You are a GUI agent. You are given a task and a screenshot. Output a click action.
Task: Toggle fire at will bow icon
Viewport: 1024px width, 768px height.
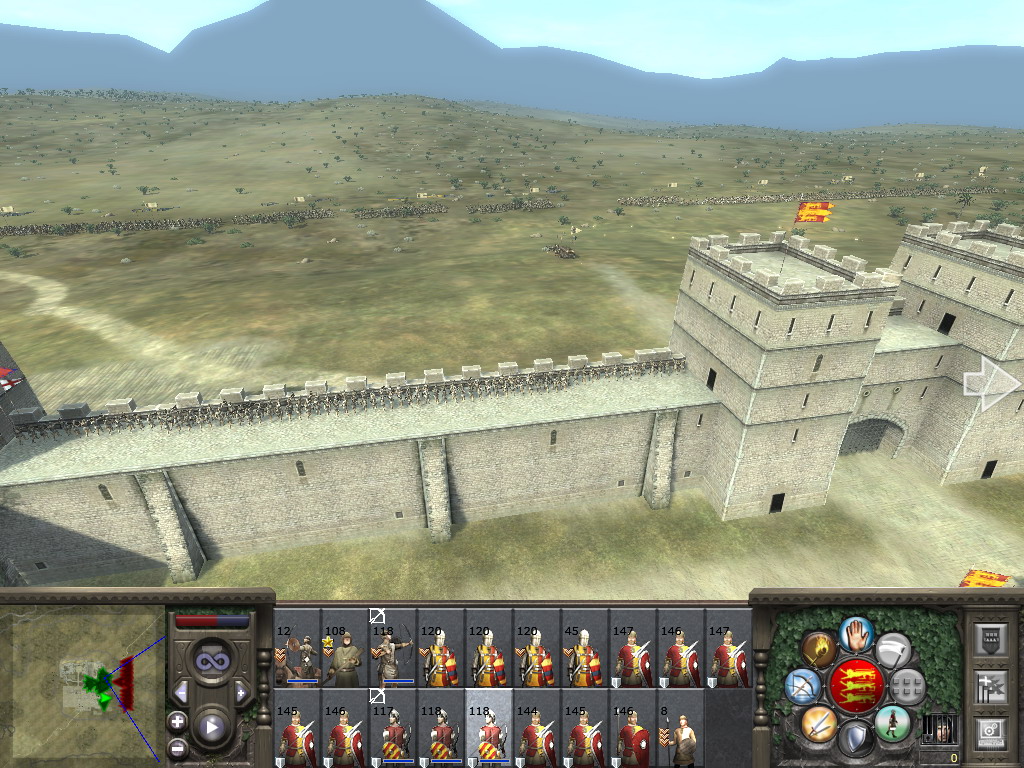[802, 686]
